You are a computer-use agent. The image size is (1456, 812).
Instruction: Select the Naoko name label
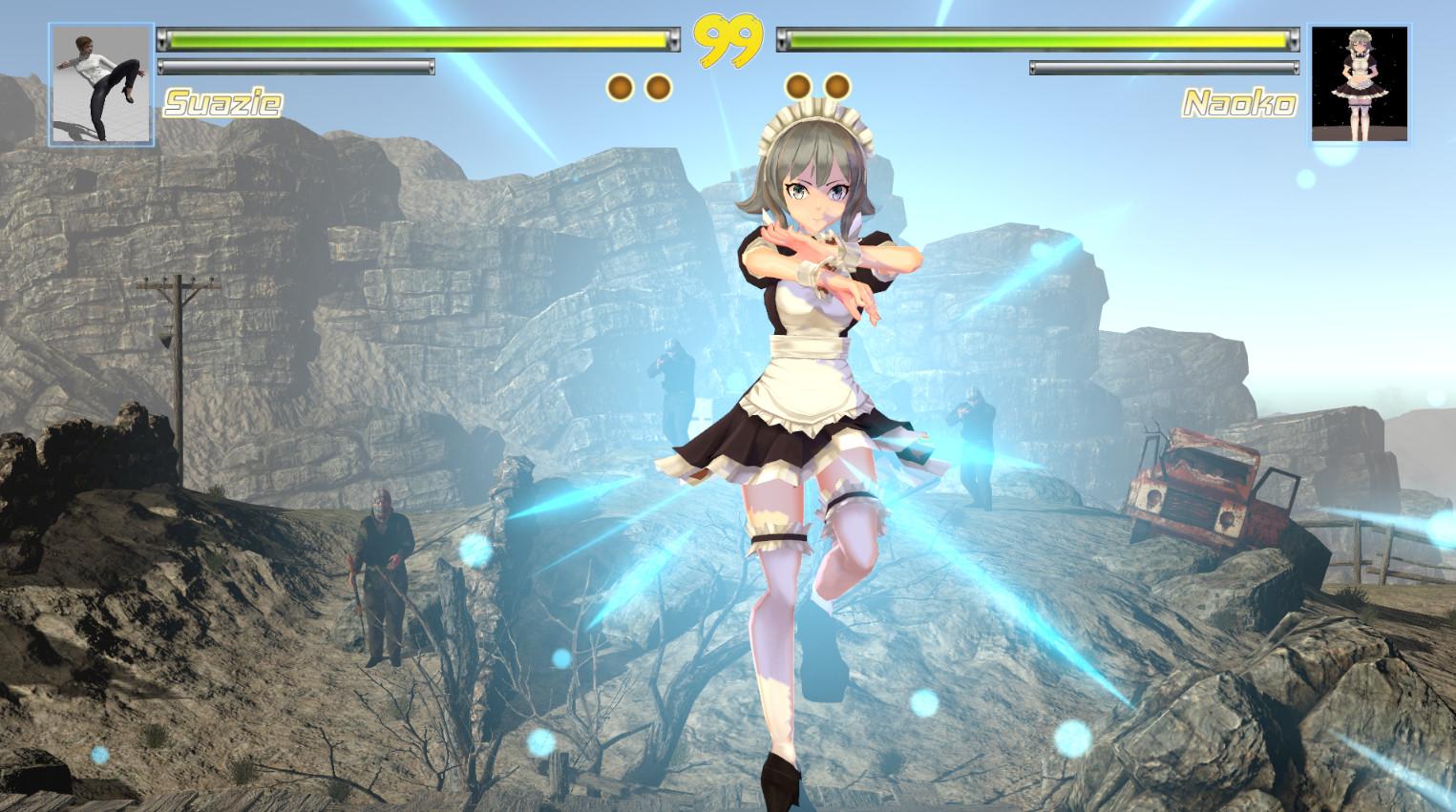click(x=1237, y=103)
